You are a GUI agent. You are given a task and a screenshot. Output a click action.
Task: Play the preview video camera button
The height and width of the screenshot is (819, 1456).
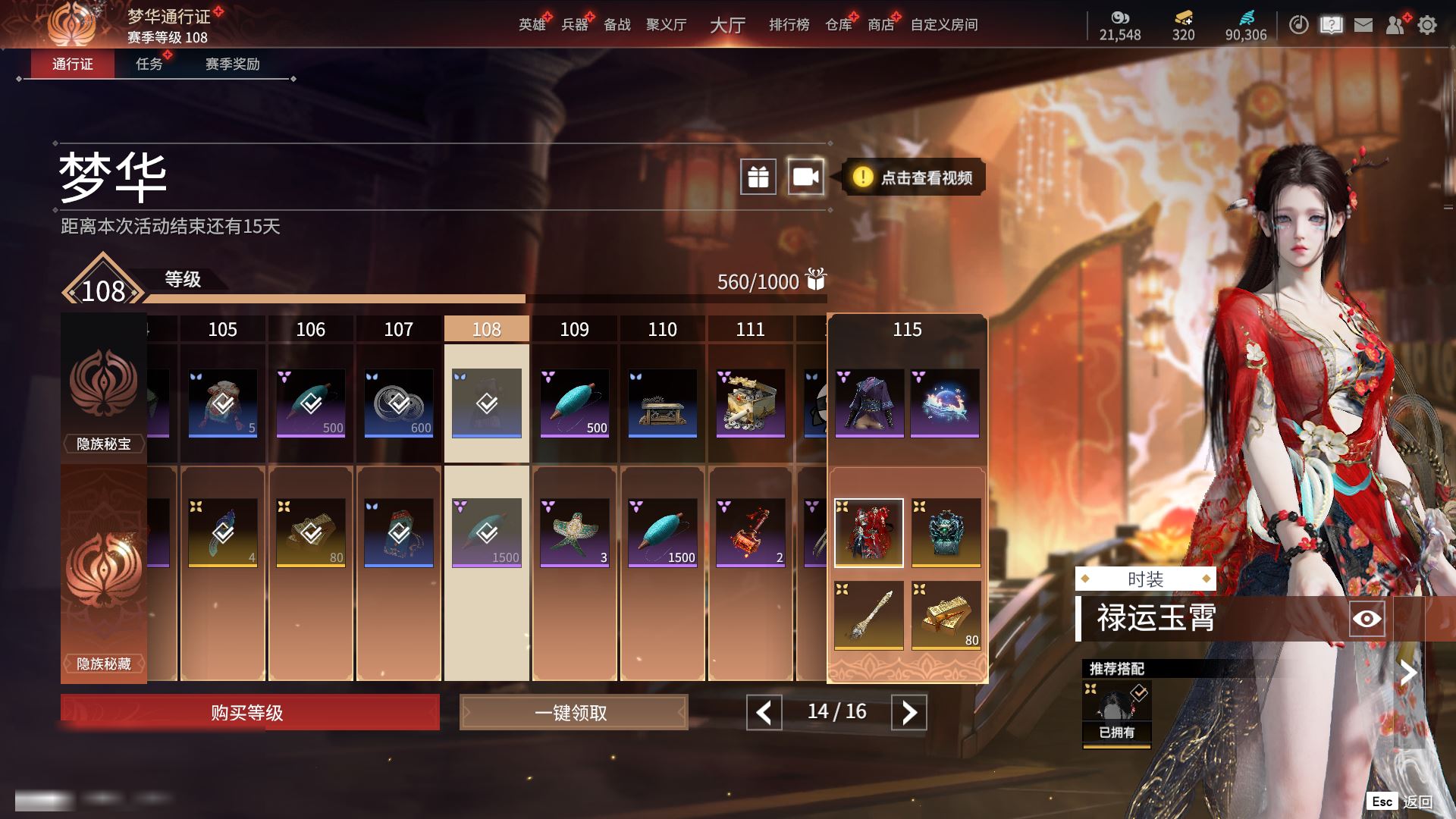click(x=805, y=177)
